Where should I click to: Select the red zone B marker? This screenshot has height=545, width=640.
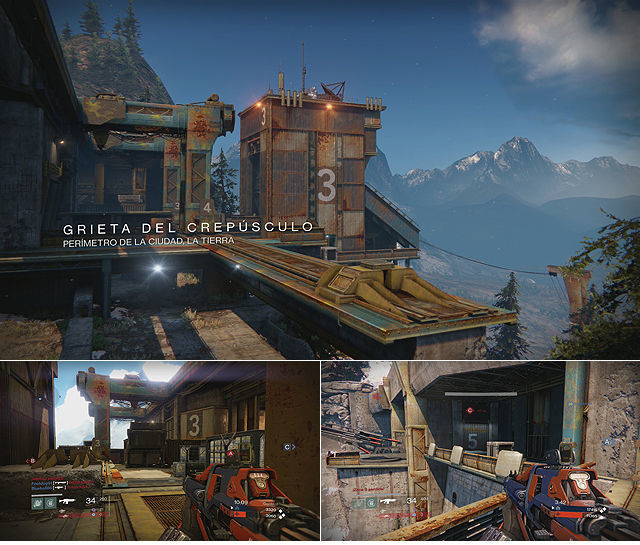click(x=31, y=461)
